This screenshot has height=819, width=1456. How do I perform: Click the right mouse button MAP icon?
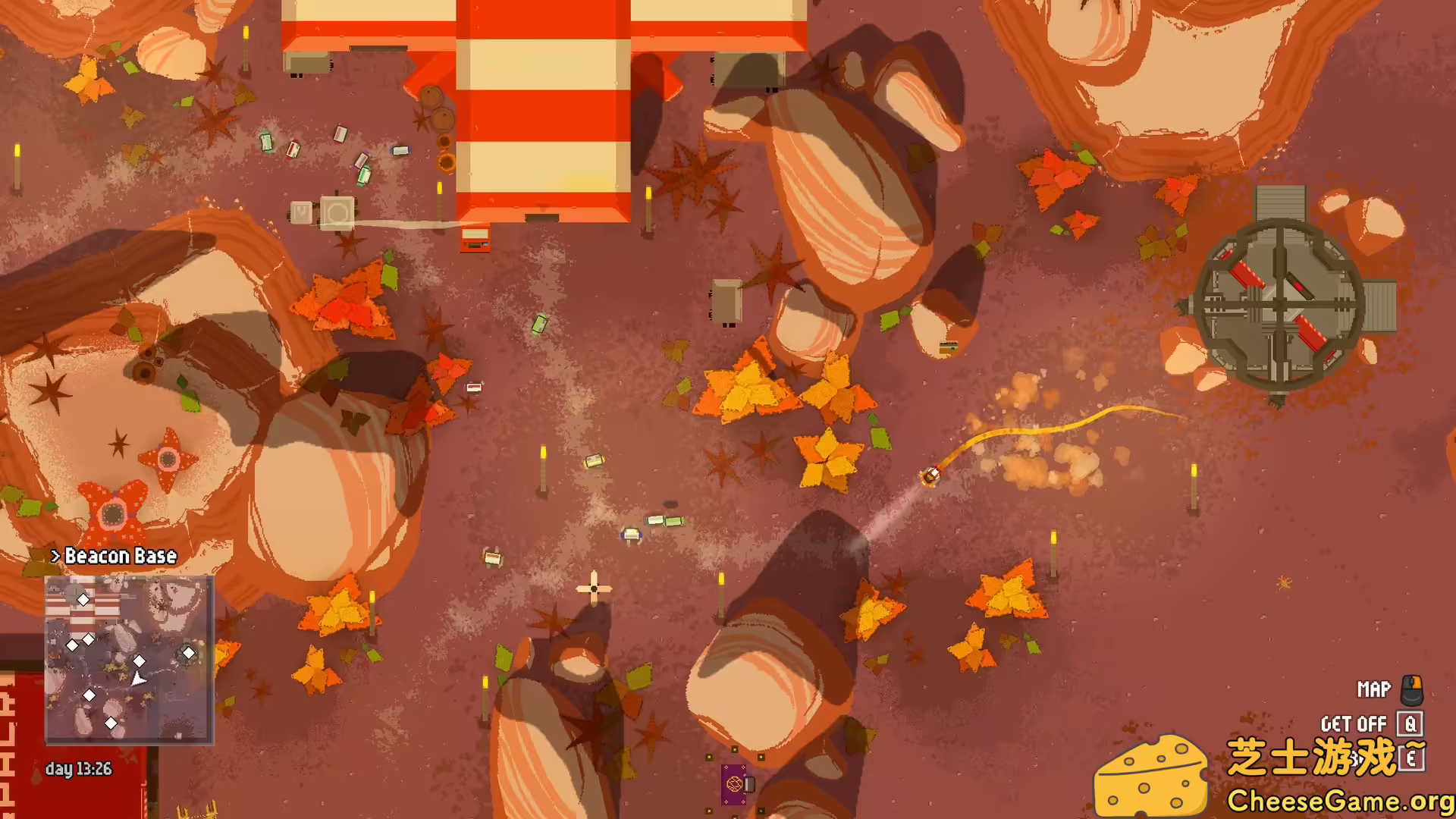coord(1412,690)
